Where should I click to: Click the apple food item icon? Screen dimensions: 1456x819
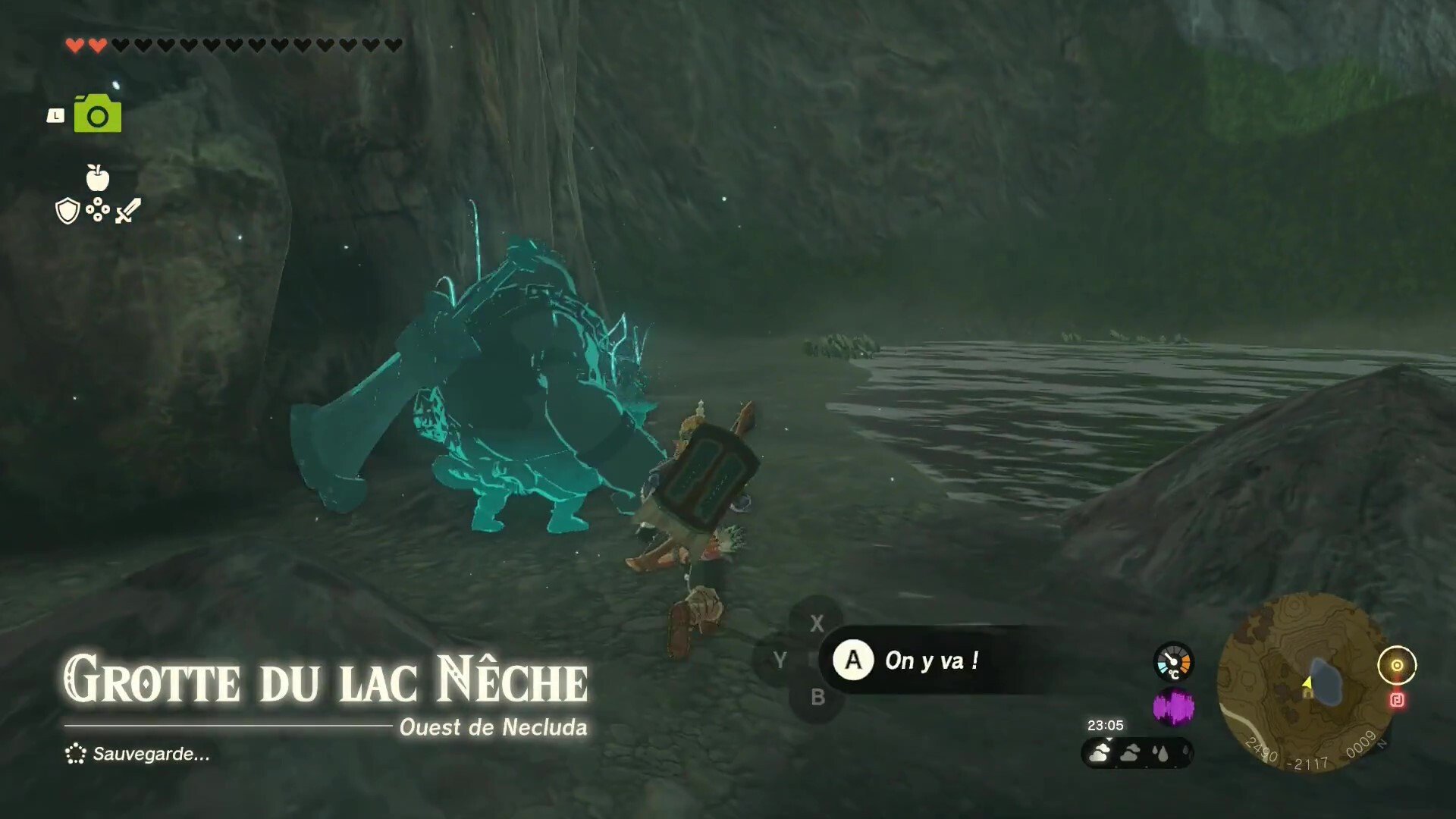tap(97, 180)
